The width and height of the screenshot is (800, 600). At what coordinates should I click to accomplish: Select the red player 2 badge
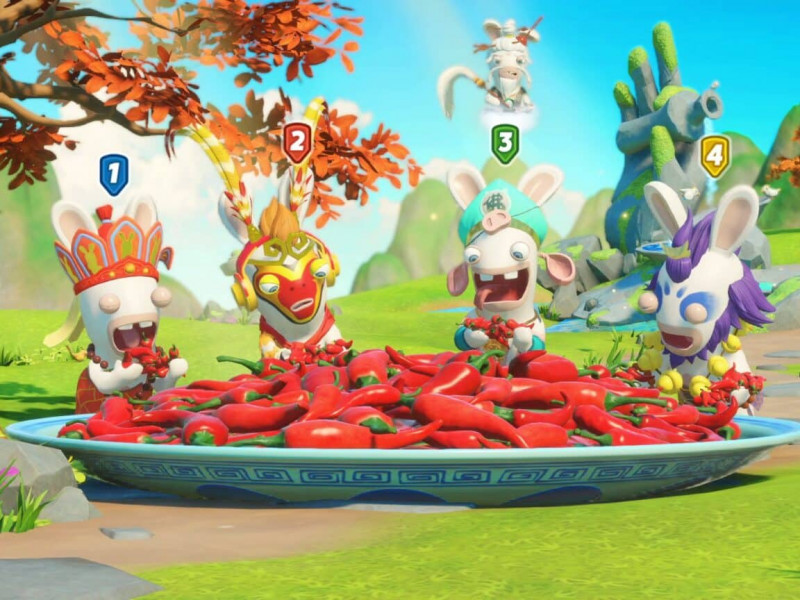click(297, 141)
